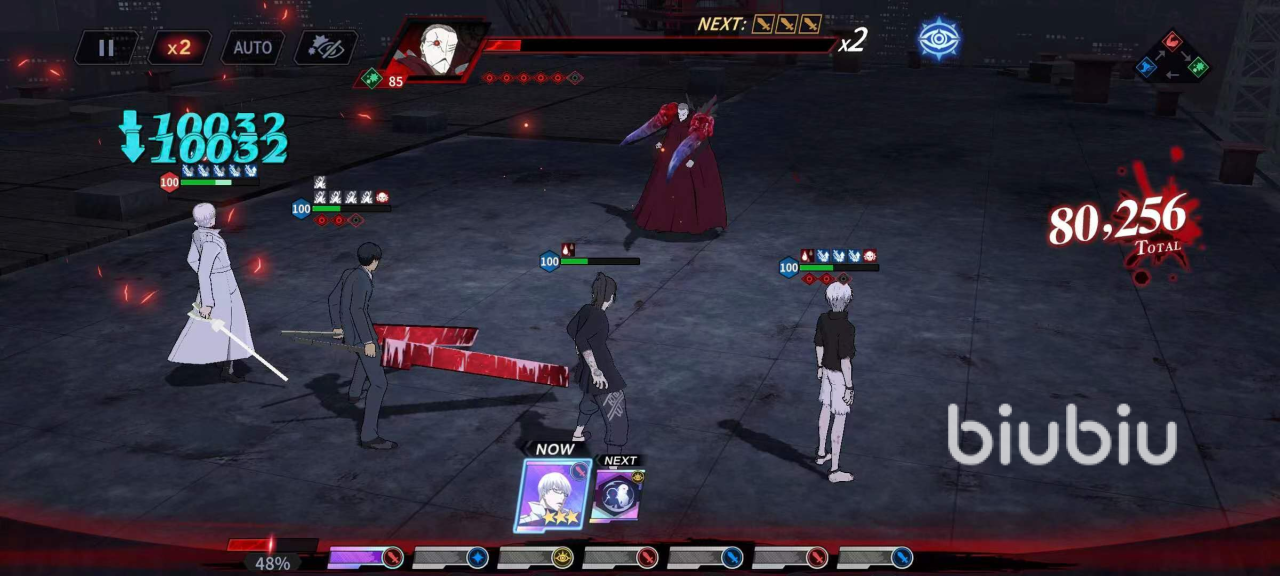Activate the blue eye icon
Viewport: 1280px width, 576px height.
pyautogui.click(x=938, y=38)
